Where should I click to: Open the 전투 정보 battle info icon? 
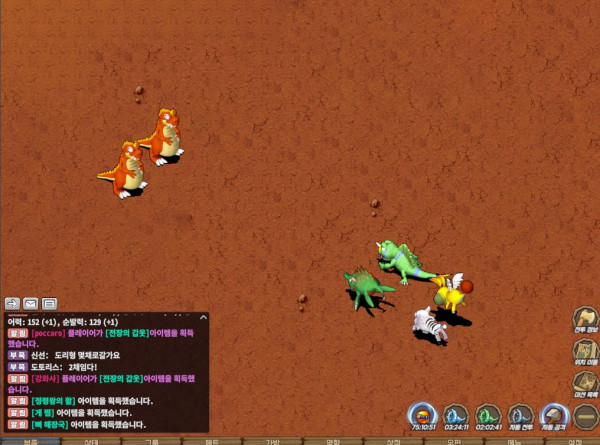coord(585,319)
